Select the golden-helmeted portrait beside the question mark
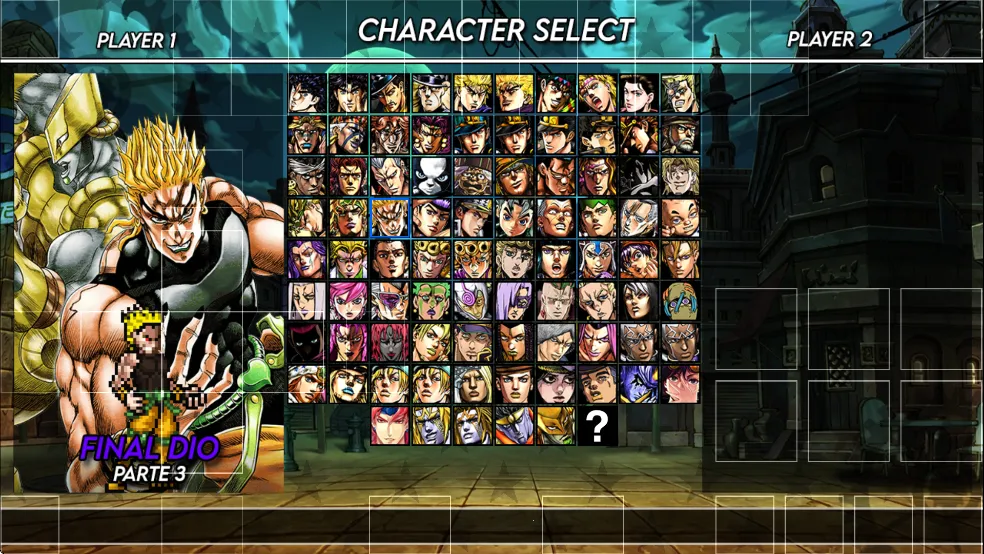The height and width of the screenshot is (554, 984). pyautogui.click(x=555, y=426)
